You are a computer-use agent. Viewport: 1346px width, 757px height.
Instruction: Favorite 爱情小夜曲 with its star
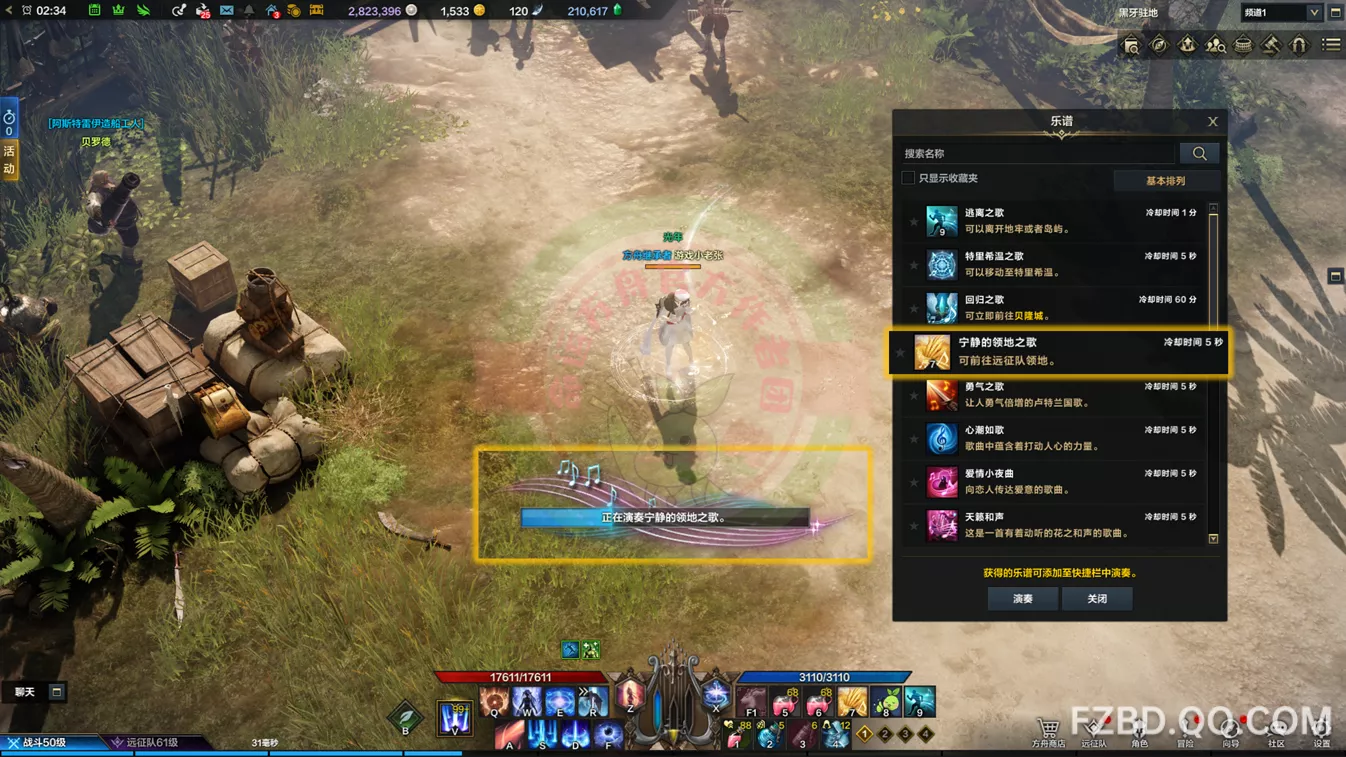(914, 483)
